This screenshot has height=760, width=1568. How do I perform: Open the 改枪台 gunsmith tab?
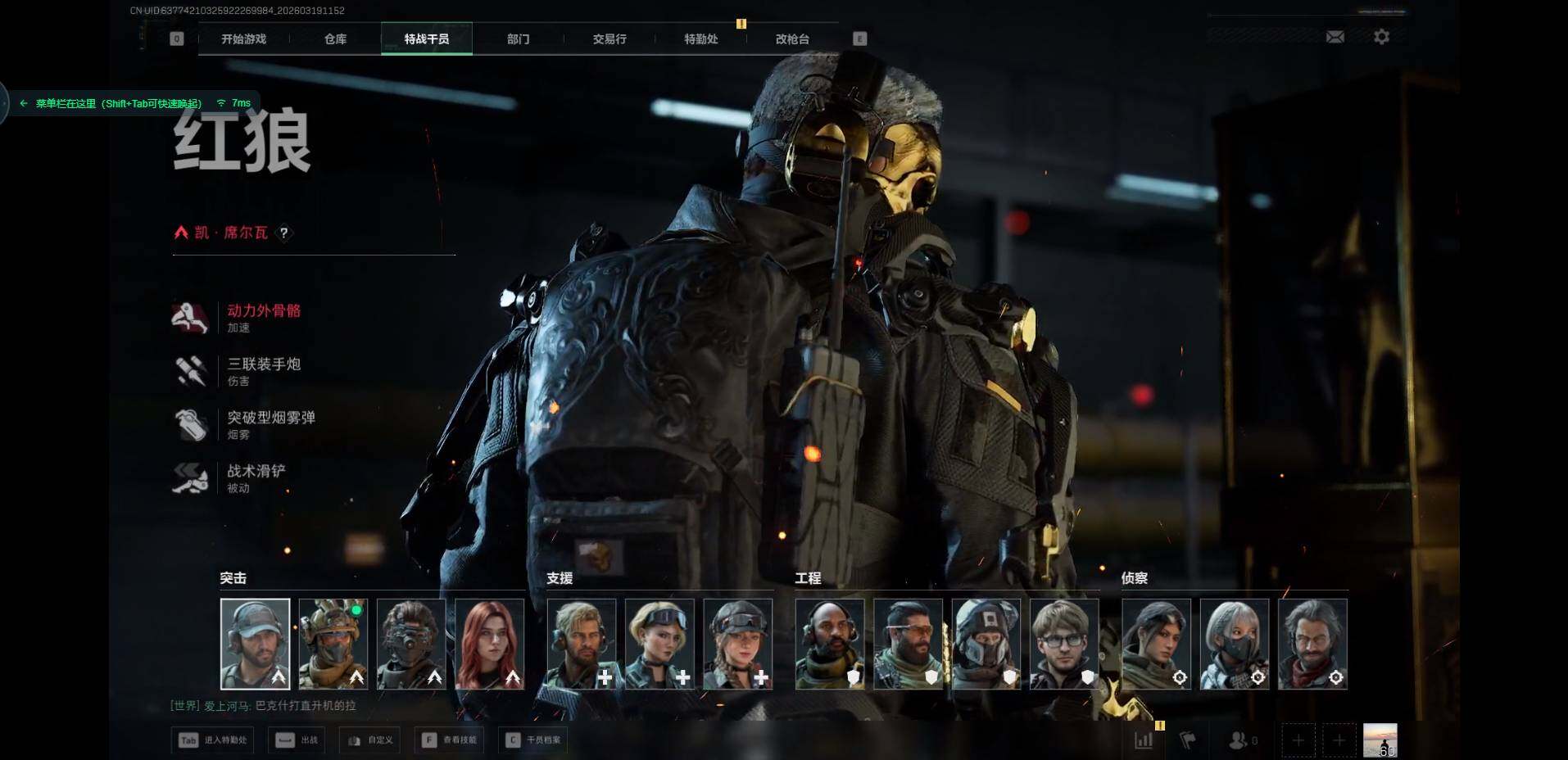tap(792, 39)
